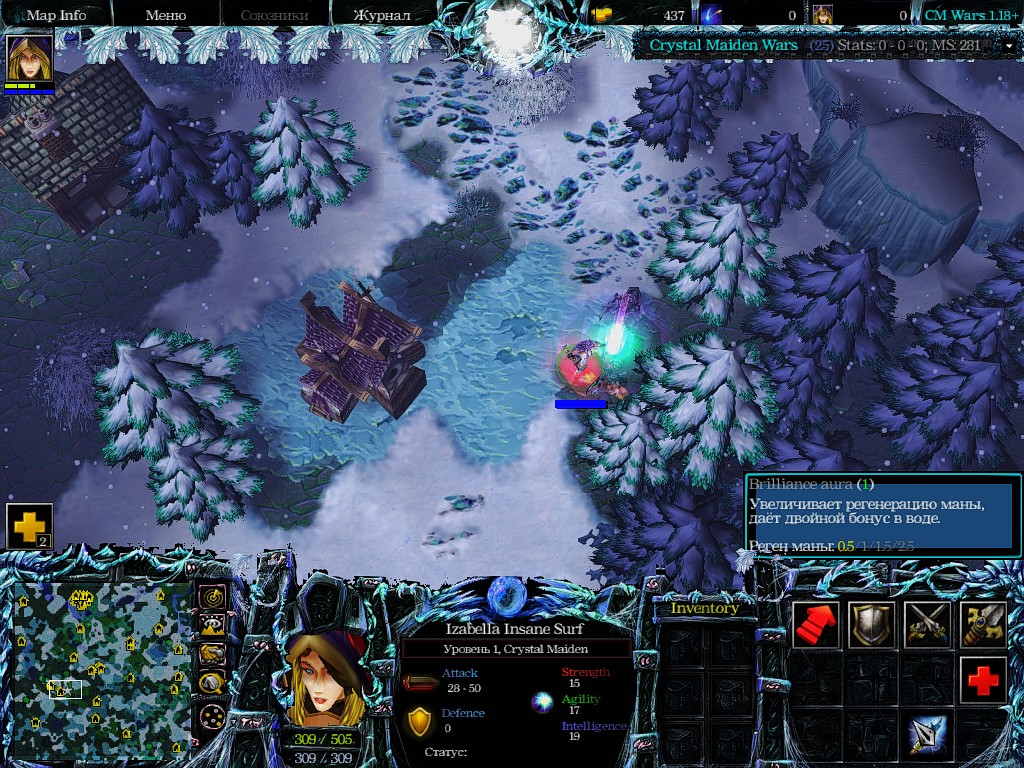This screenshot has height=768, width=1024.
Task: Toggle the formation movement button
Action: pos(212,717)
